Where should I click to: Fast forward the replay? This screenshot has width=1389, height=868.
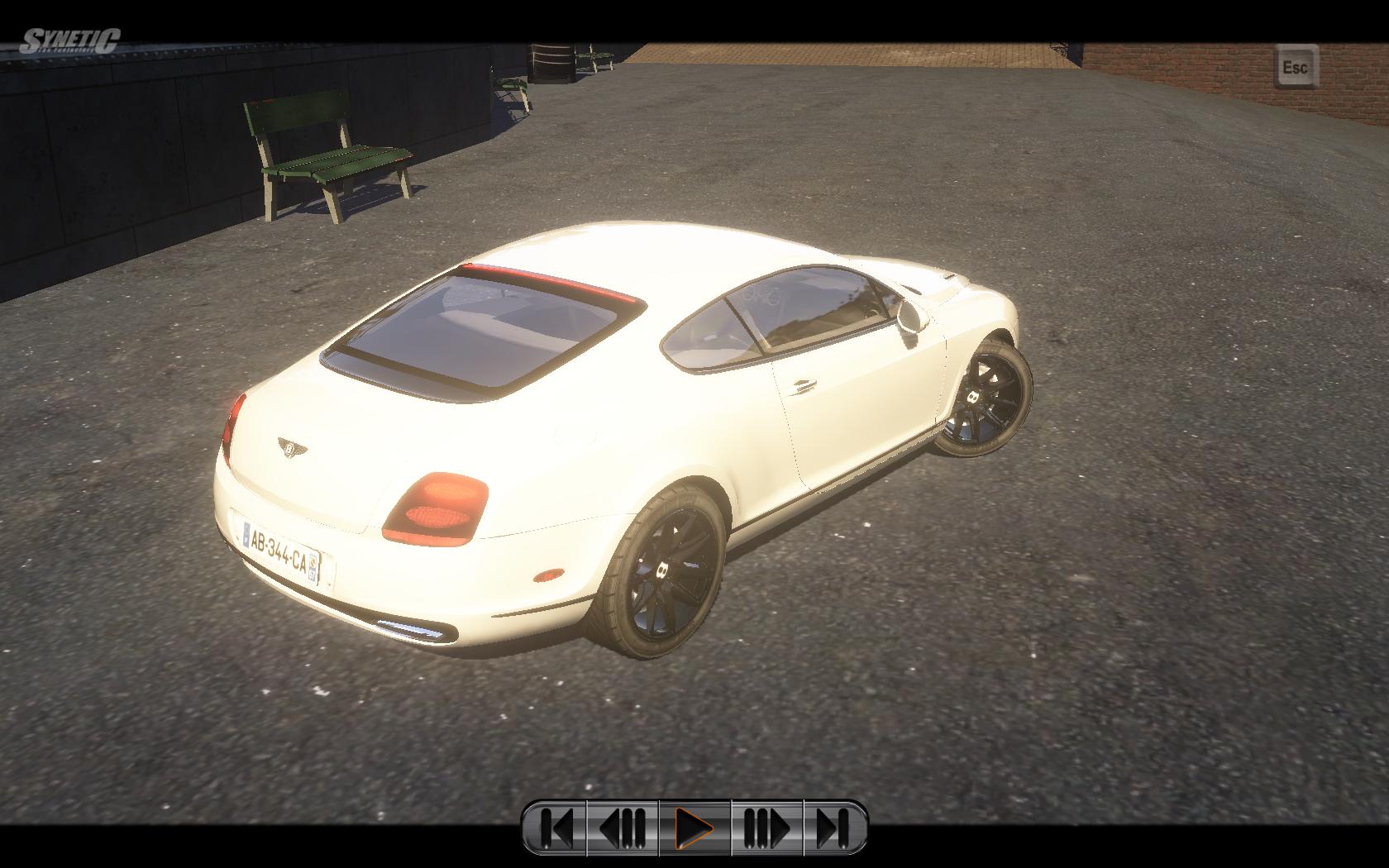pyautogui.click(x=766, y=827)
